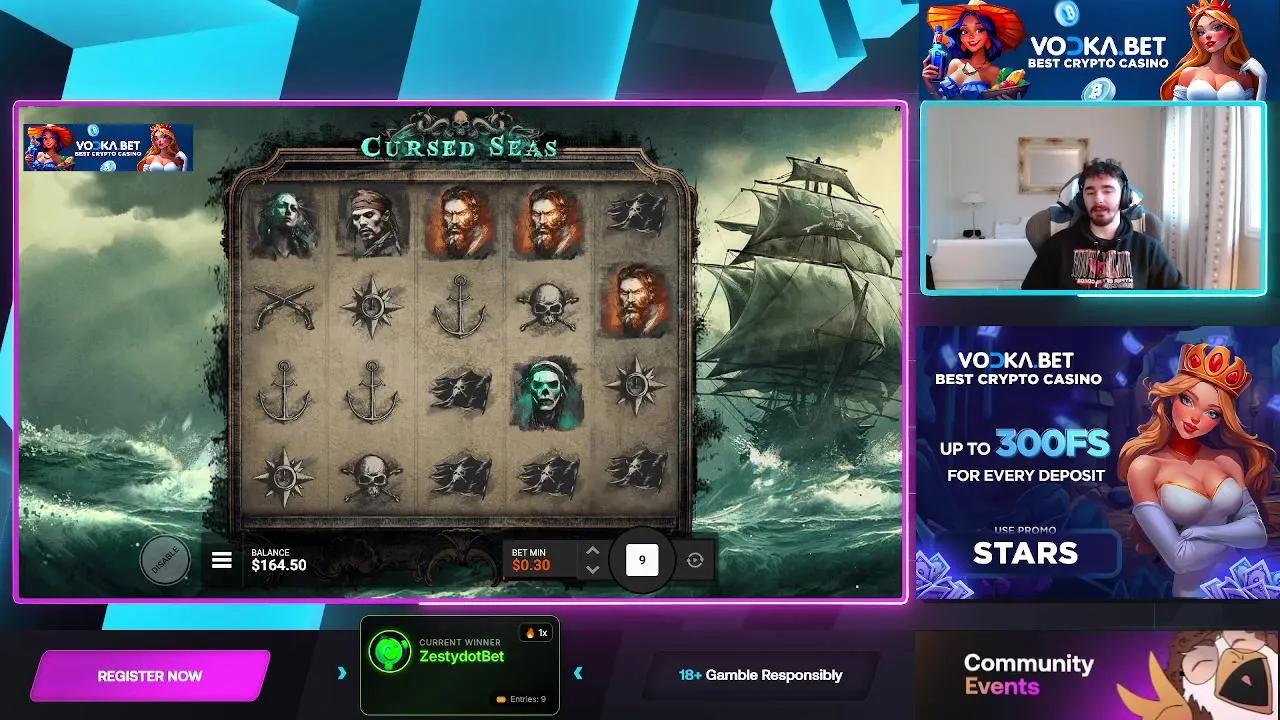The image size is (1280, 720).
Task: Click the 18+ badge near Gamble Responsibly
Action: point(689,675)
